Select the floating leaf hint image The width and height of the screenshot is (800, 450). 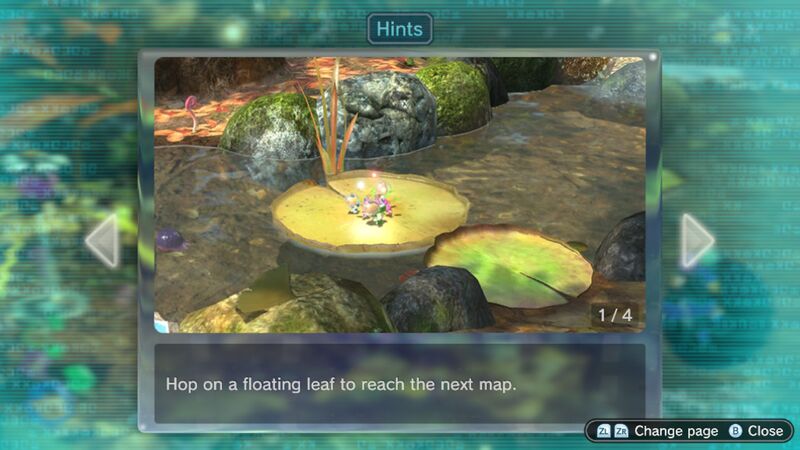pos(399,194)
